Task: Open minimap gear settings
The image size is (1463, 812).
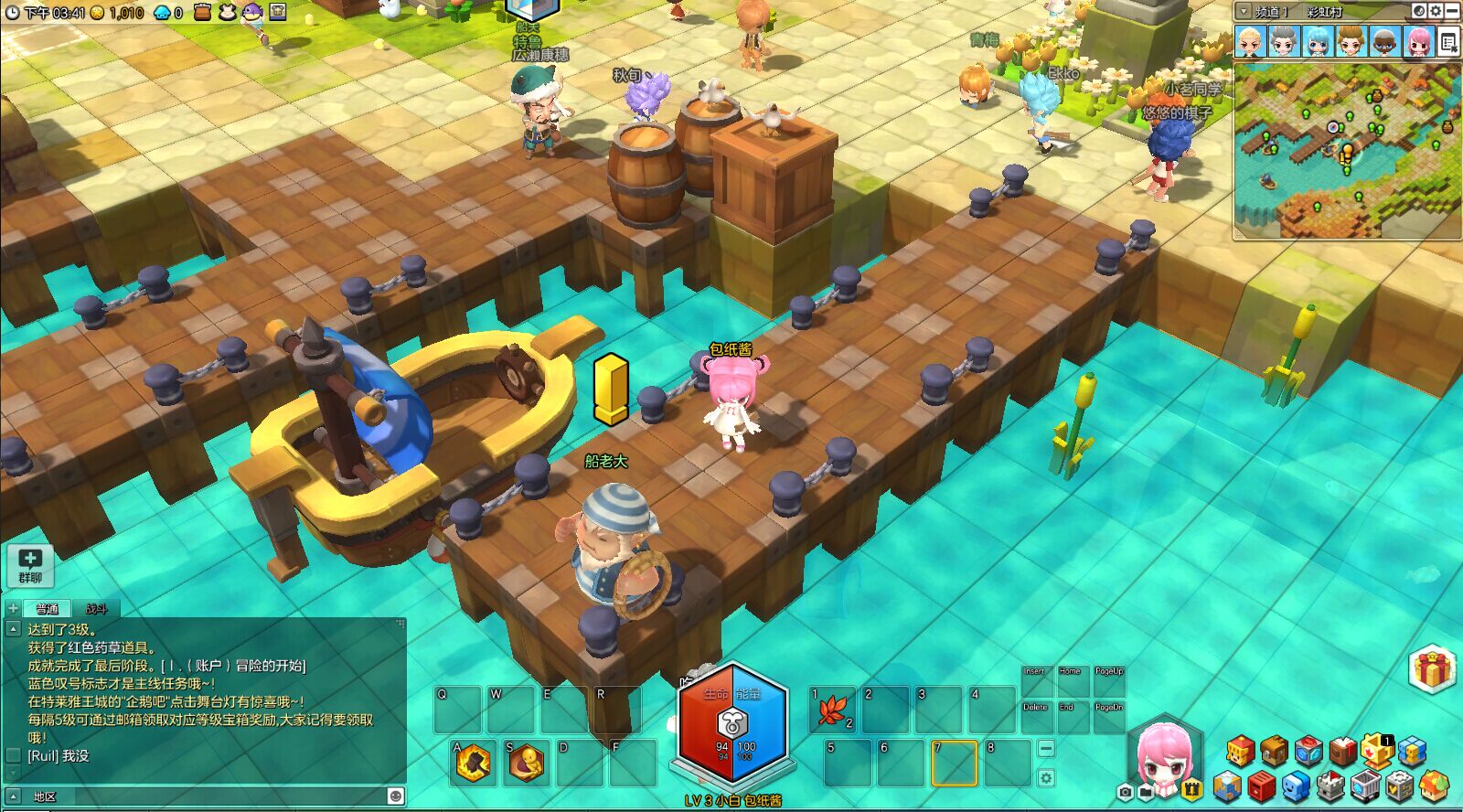Action: pos(1436,11)
